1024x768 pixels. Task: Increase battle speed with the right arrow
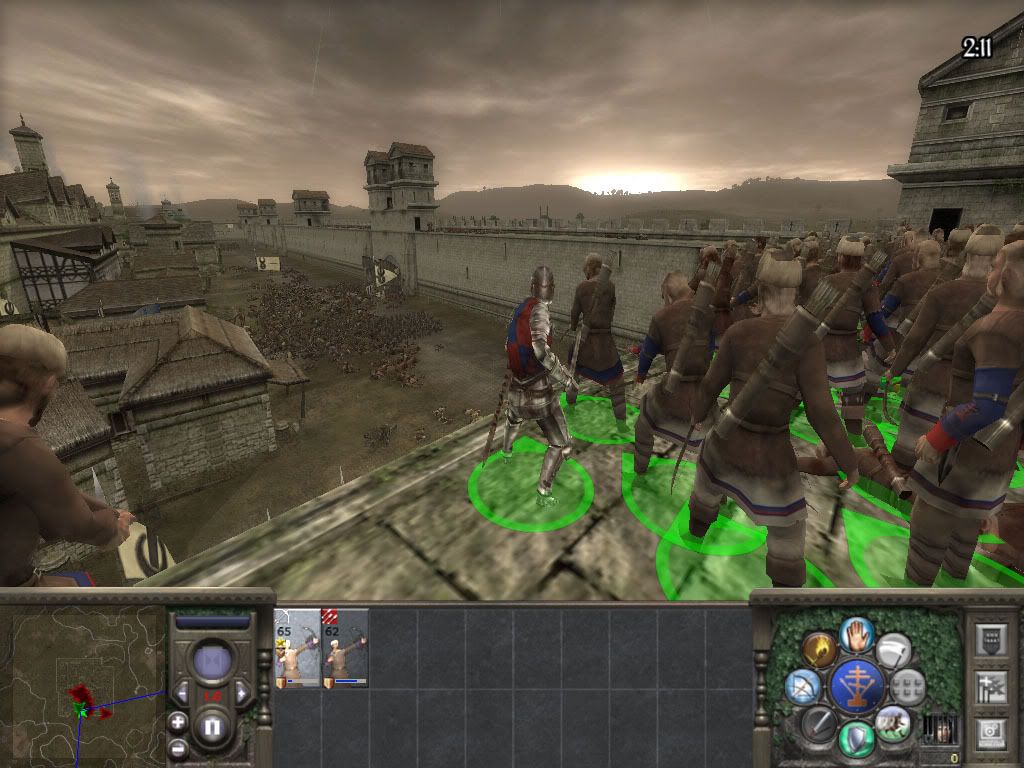point(240,693)
